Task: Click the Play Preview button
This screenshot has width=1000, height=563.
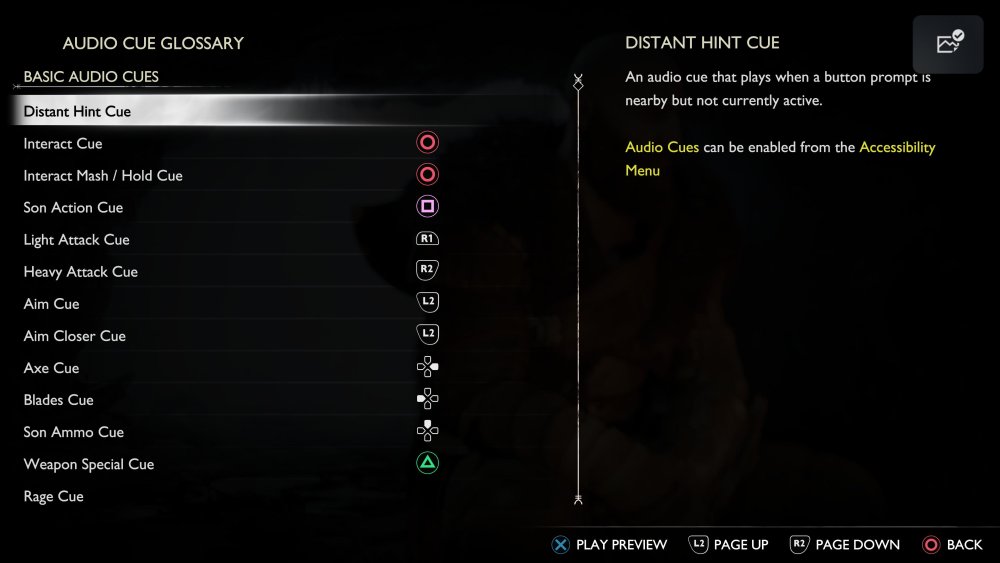Action: pos(610,544)
